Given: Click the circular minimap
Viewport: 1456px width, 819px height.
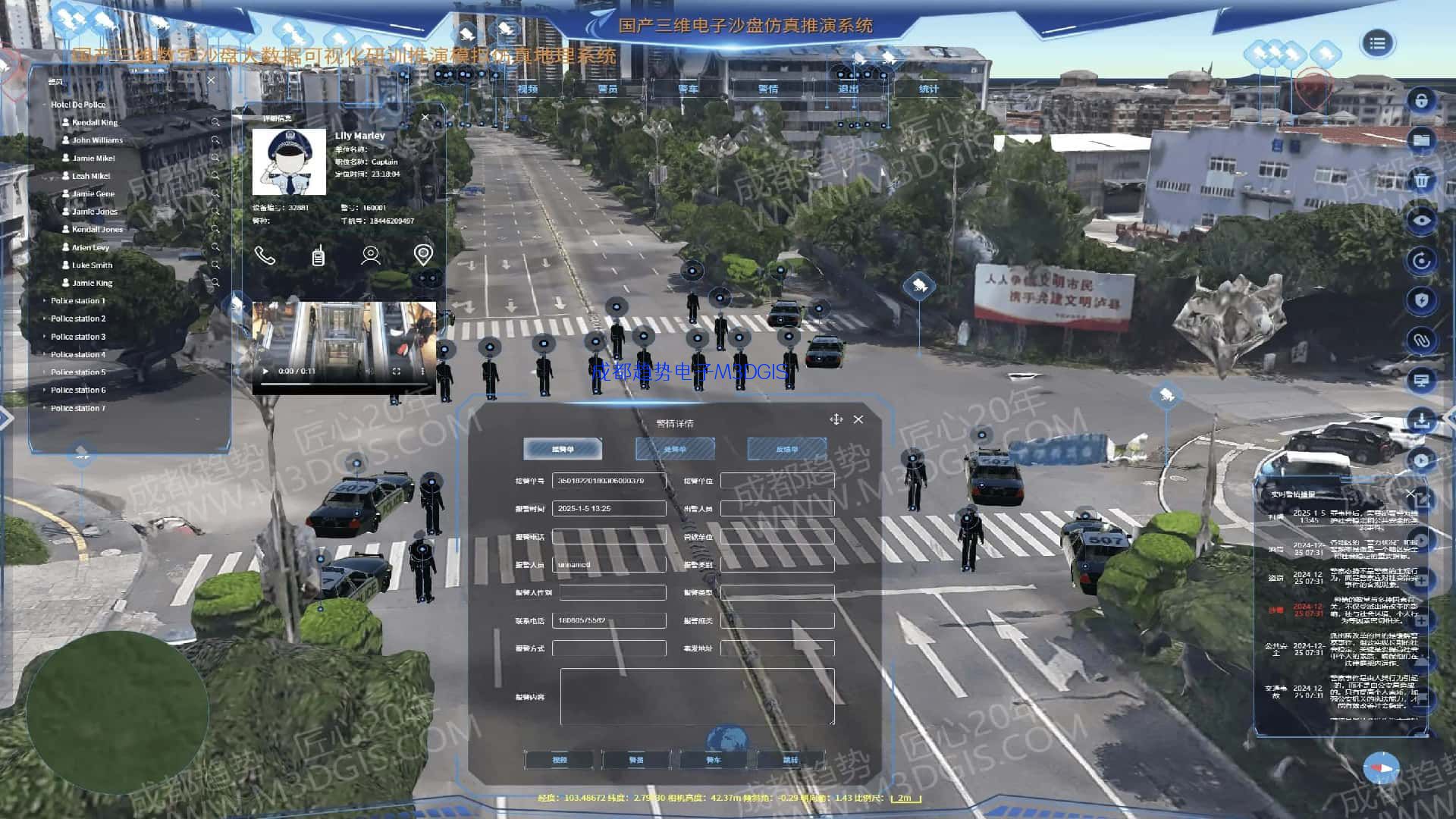Looking at the screenshot, I should (x=118, y=711).
